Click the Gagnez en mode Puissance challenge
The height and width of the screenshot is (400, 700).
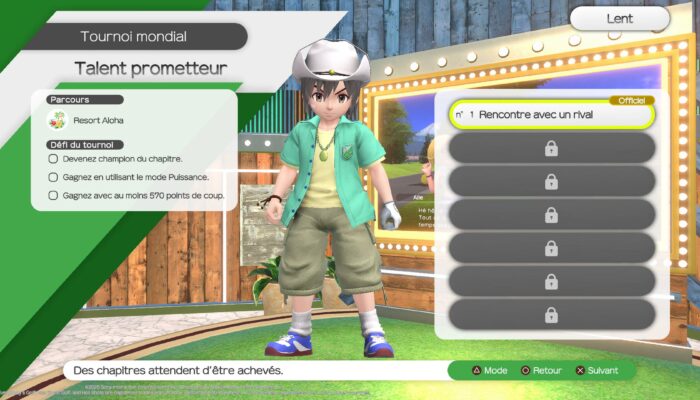[136, 177]
